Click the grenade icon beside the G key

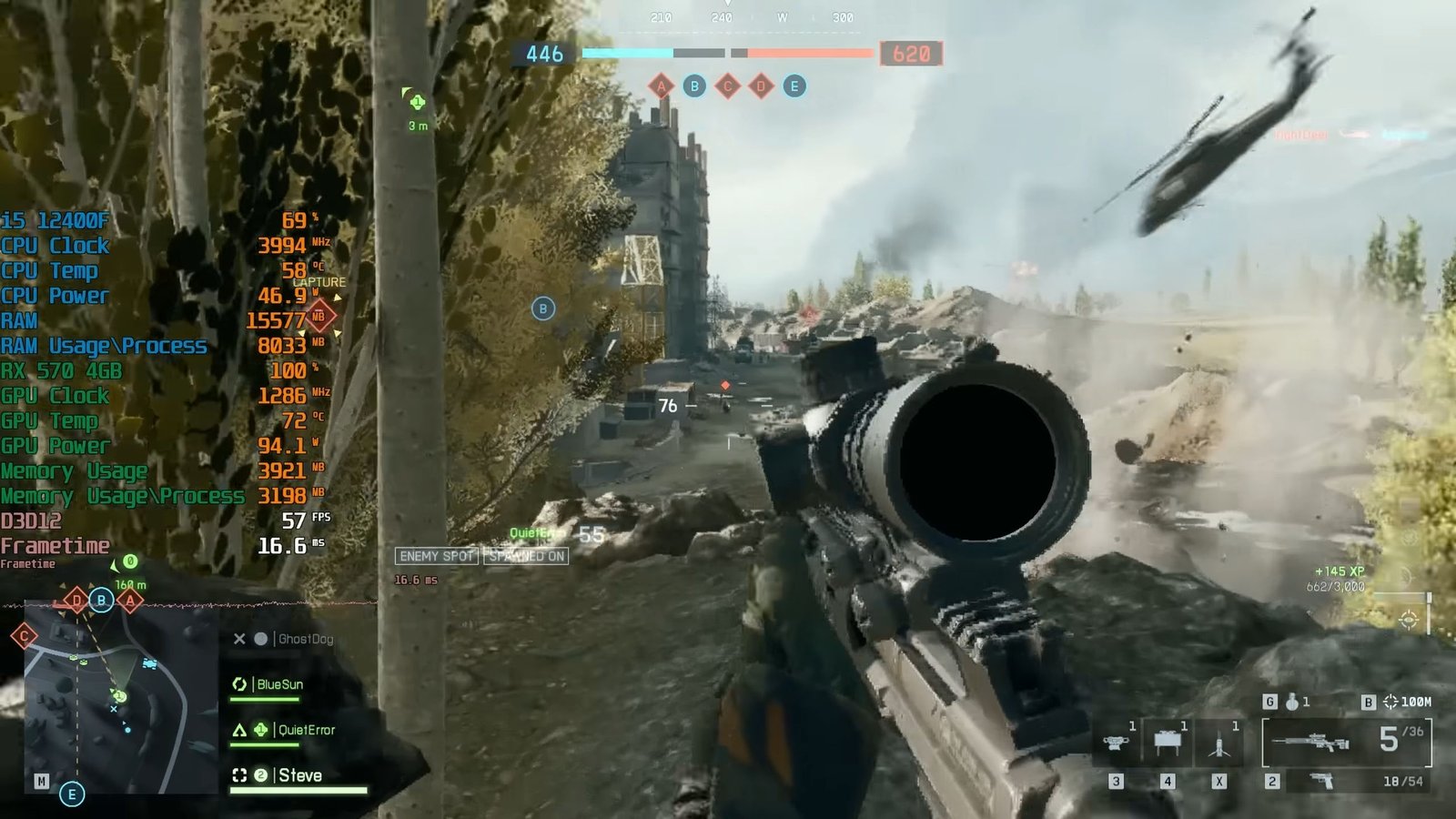(x=1293, y=703)
